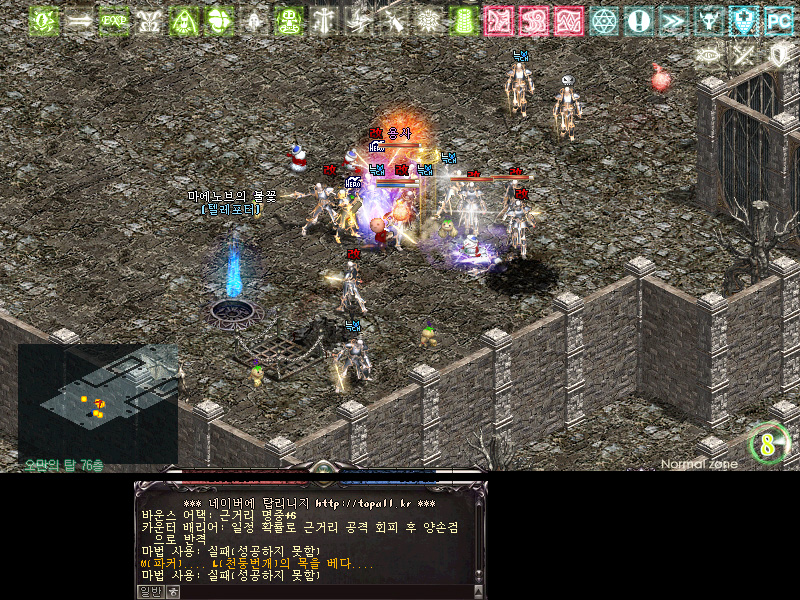Click the teal exclamation mark icon

[639, 20]
